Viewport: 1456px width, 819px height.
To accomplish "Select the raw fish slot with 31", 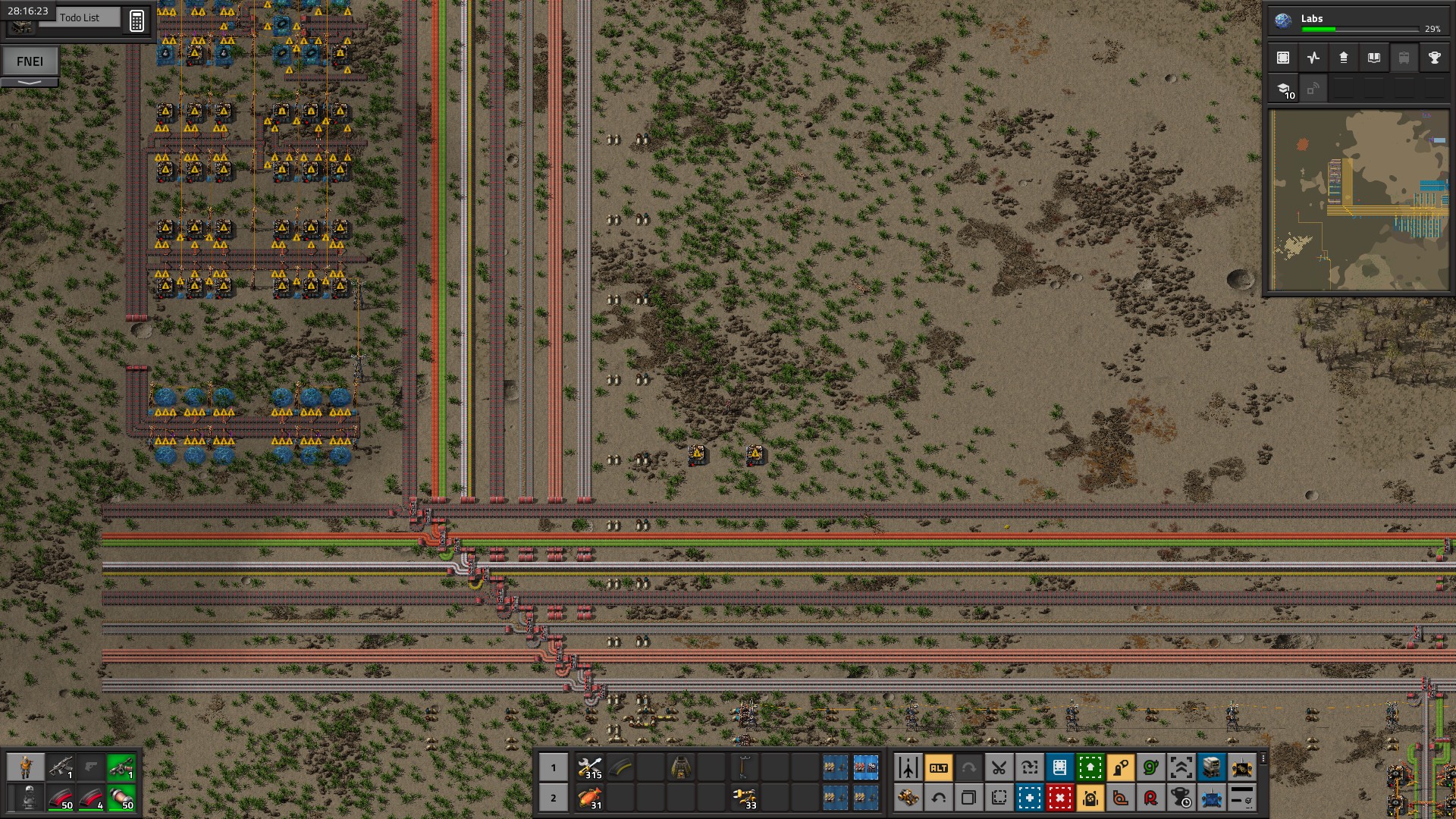I will click(590, 798).
